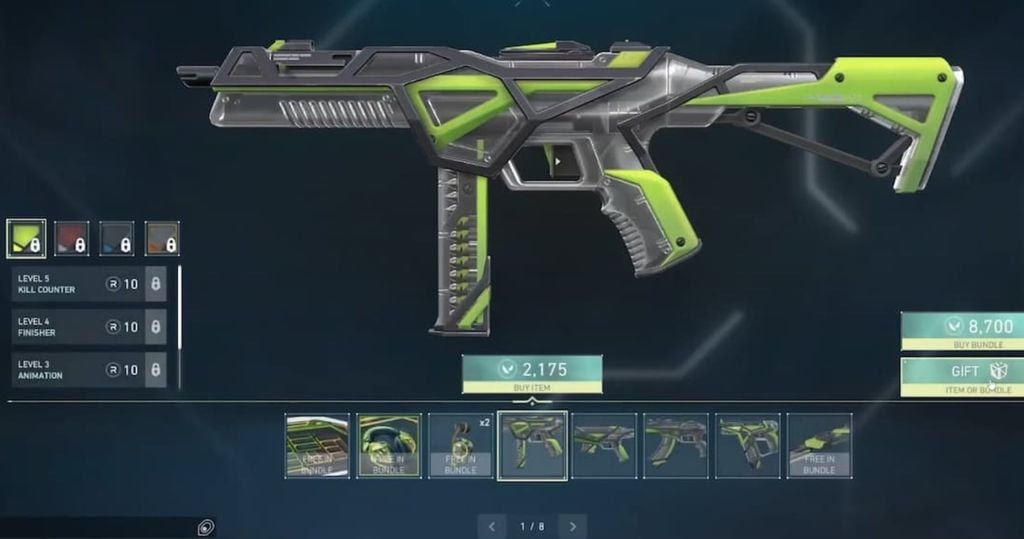Viewport: 1024px width, 539px height.
Task: Go to the previous bundle item
Action: 491,526
